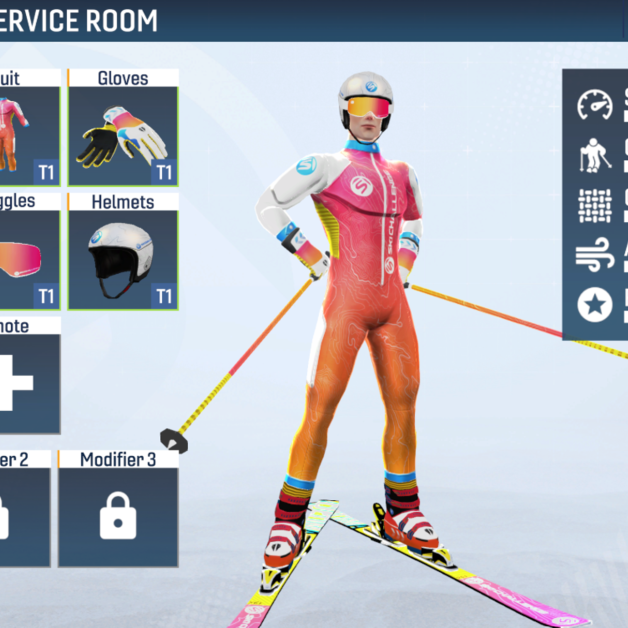Screen dimensions: 628x628
Task: Click the star stat icon
Action: [x=595, y=305]
